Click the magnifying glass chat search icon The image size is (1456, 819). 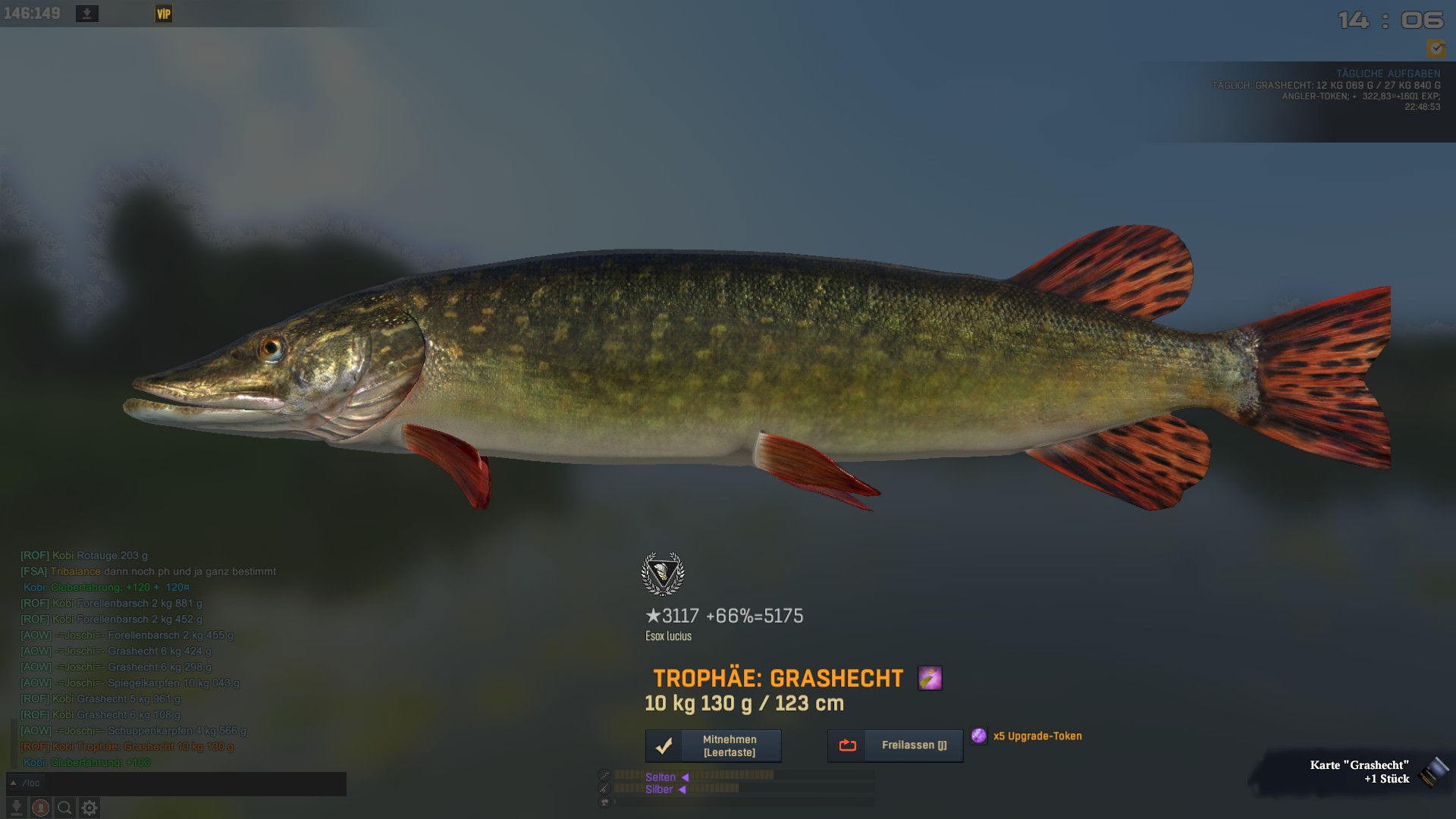pos(65,808)
